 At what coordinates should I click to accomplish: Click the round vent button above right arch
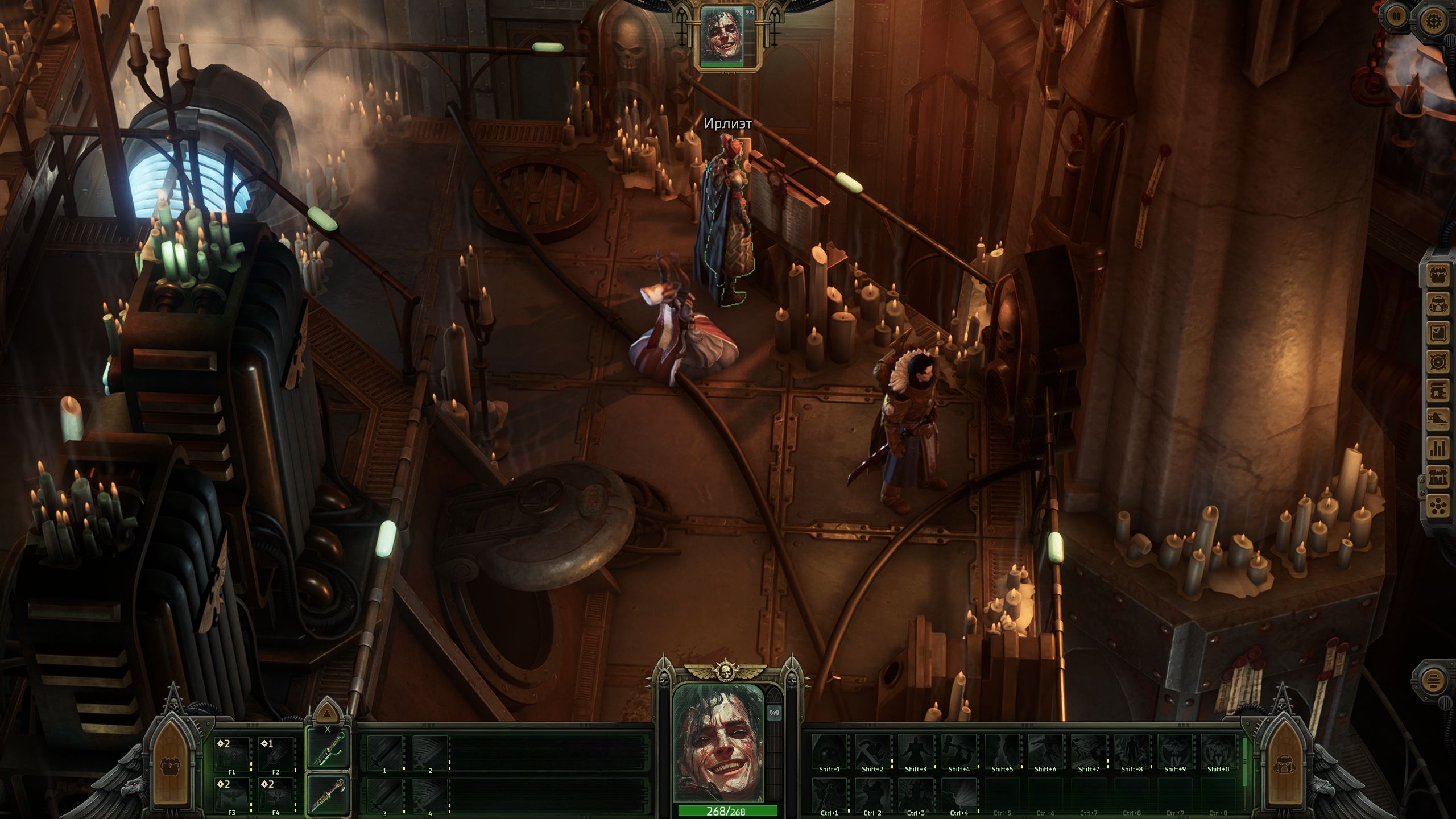click(1434, 681)
